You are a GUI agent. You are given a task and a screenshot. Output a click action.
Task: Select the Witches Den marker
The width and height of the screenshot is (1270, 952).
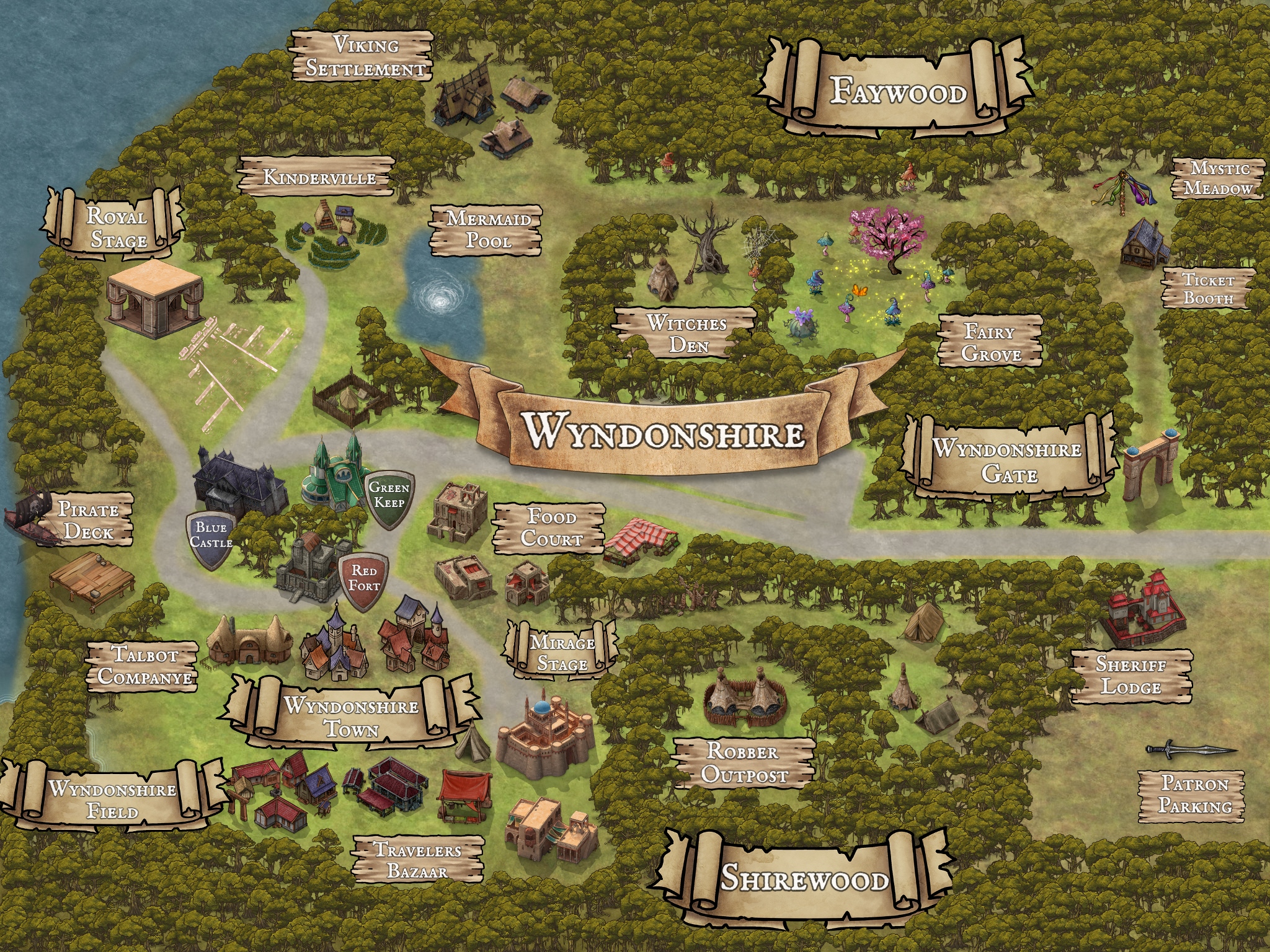pos(686,333)
